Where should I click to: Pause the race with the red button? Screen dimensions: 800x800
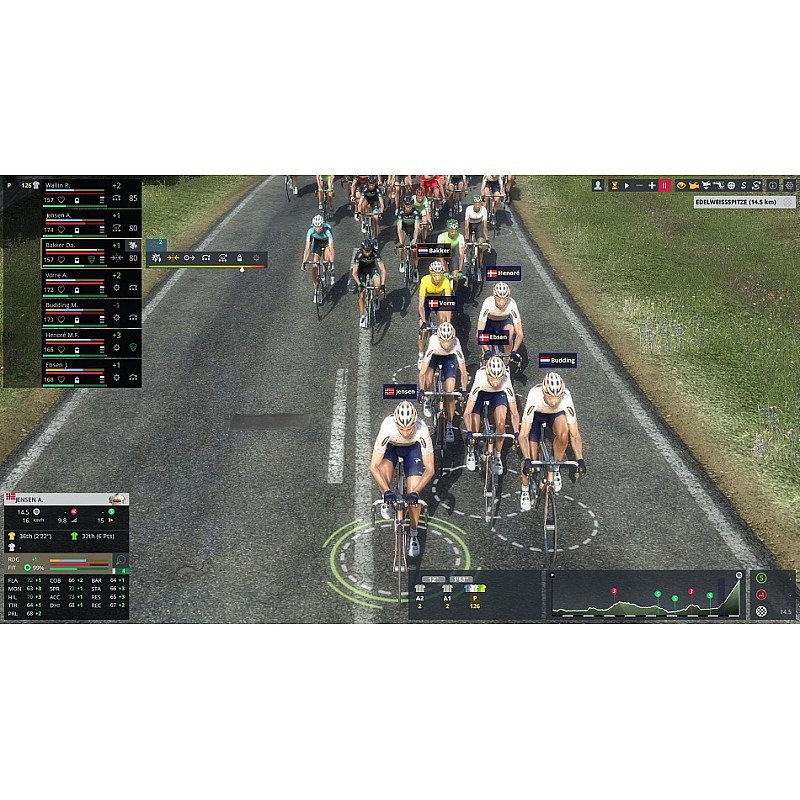coord(665,185)
